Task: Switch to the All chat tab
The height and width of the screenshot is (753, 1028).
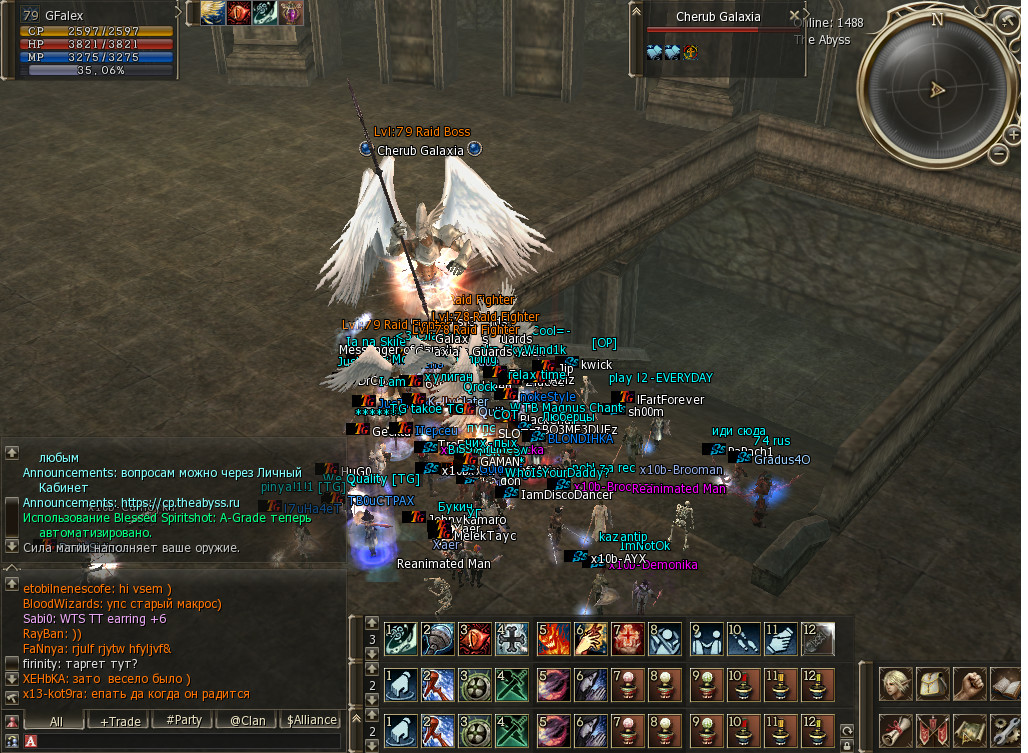Action: point(56,720)
